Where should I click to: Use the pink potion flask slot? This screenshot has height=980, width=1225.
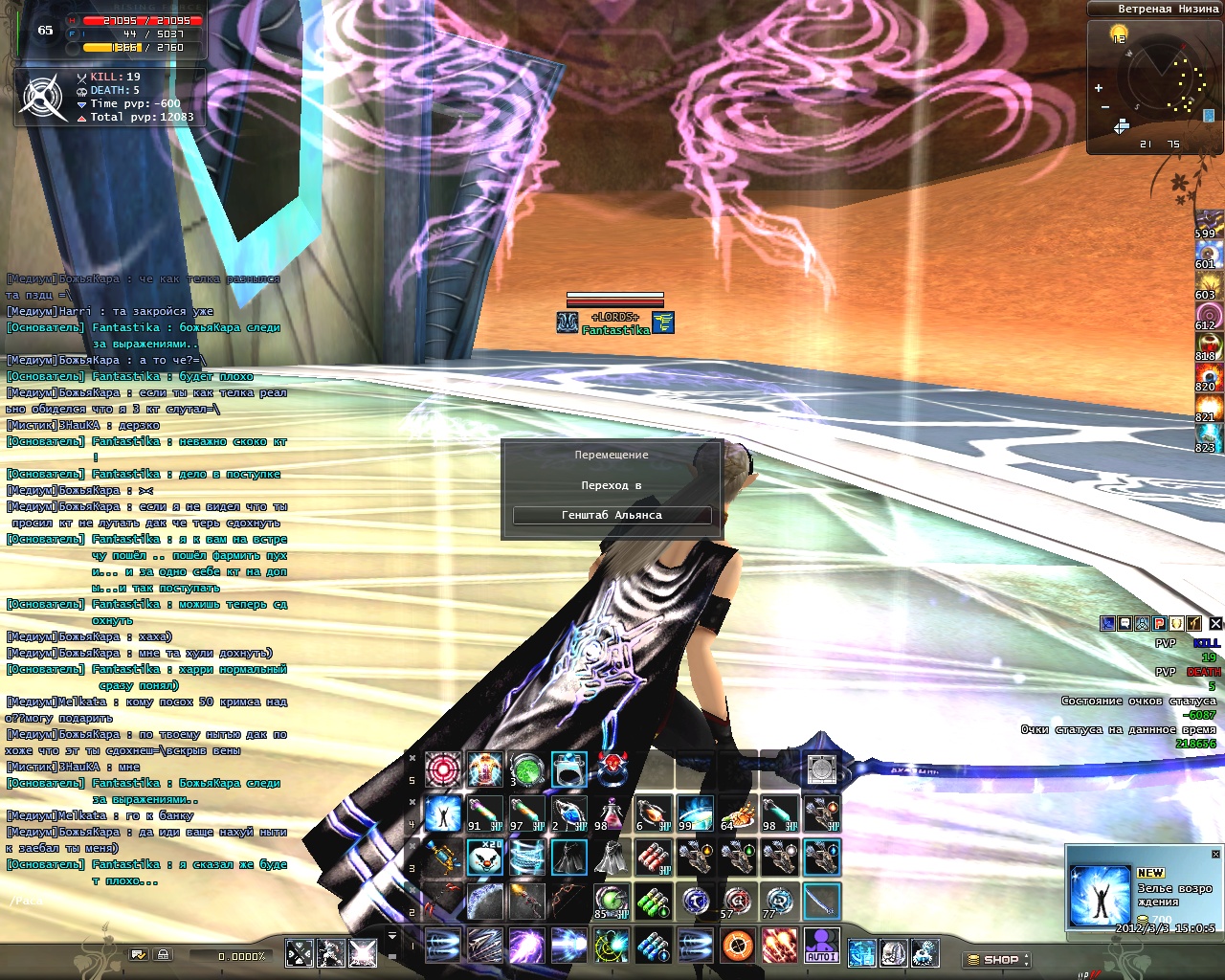point(611,813)
